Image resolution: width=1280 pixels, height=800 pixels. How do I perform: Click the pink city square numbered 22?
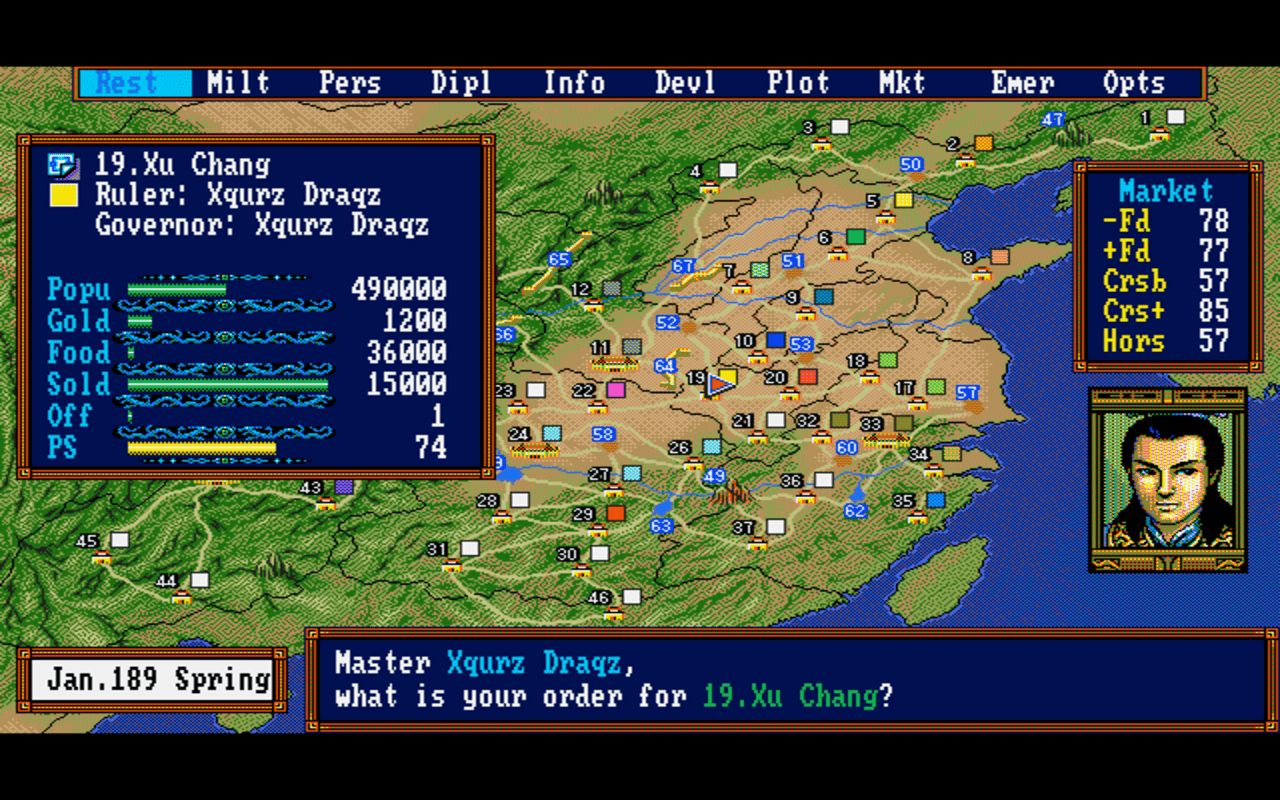pos(617,391)
